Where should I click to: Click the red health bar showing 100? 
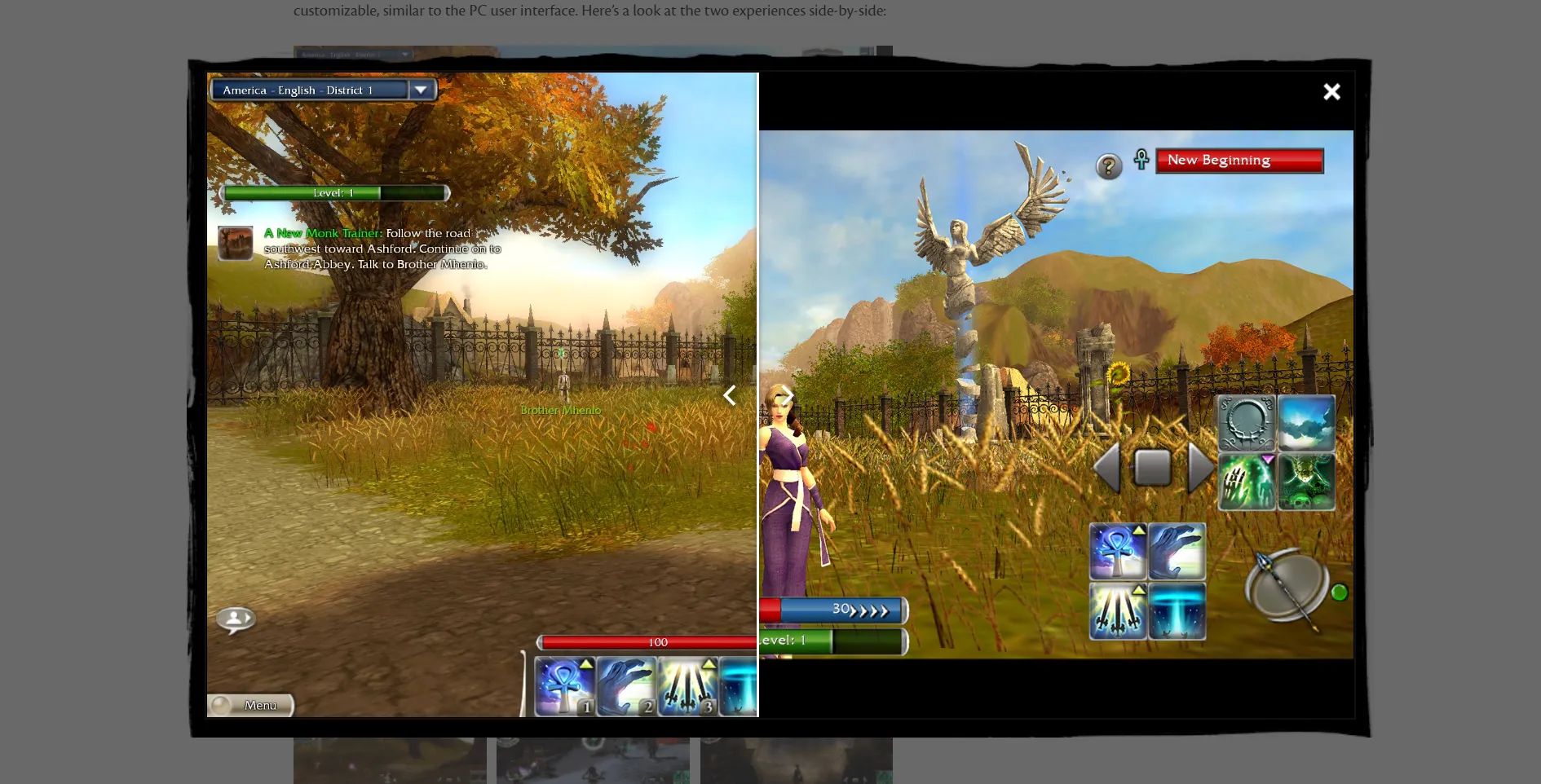click(x=656, y=642)
